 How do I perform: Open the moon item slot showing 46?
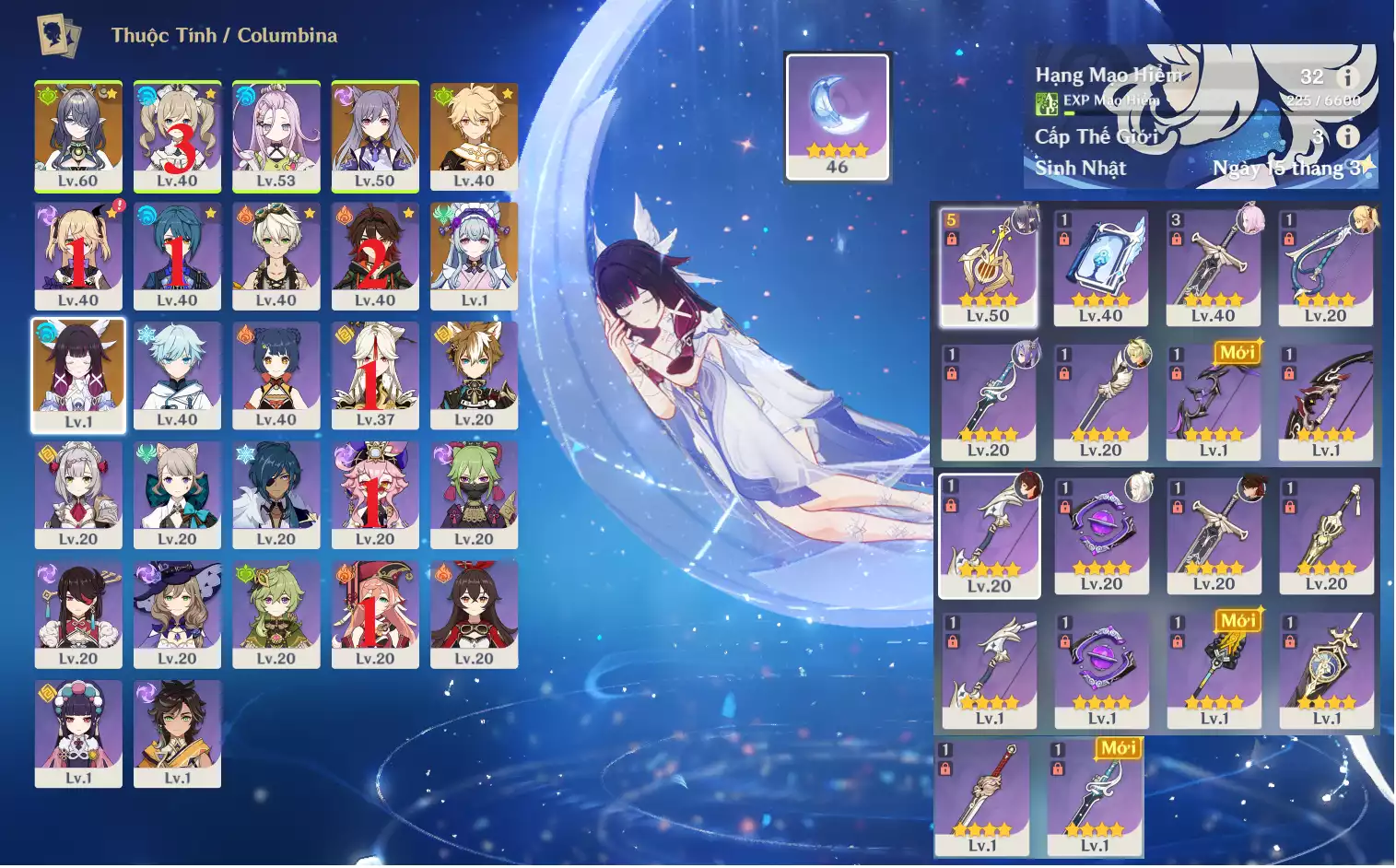[837, 115]
